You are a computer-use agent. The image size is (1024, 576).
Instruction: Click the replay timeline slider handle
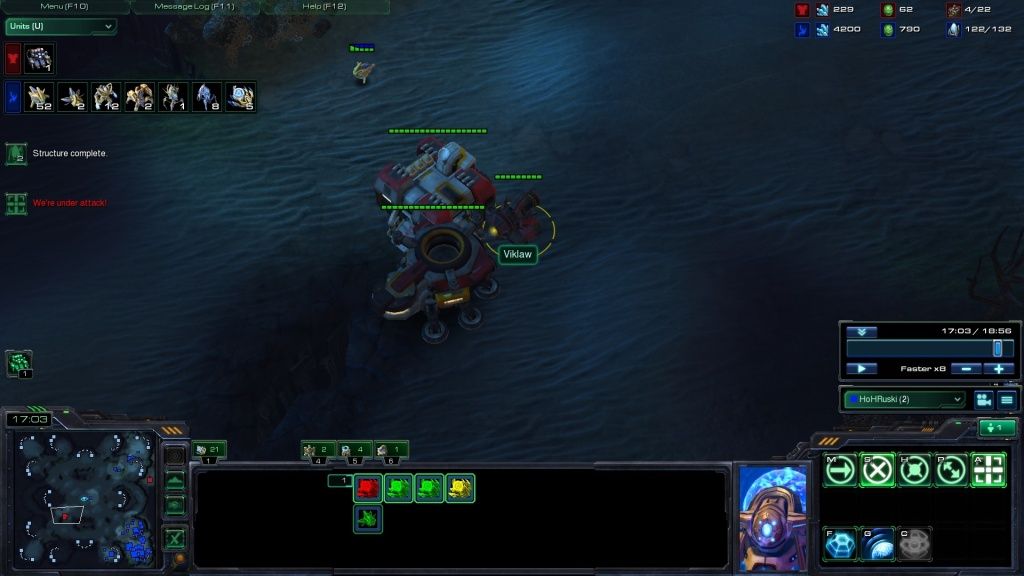(x=997, y=348)
